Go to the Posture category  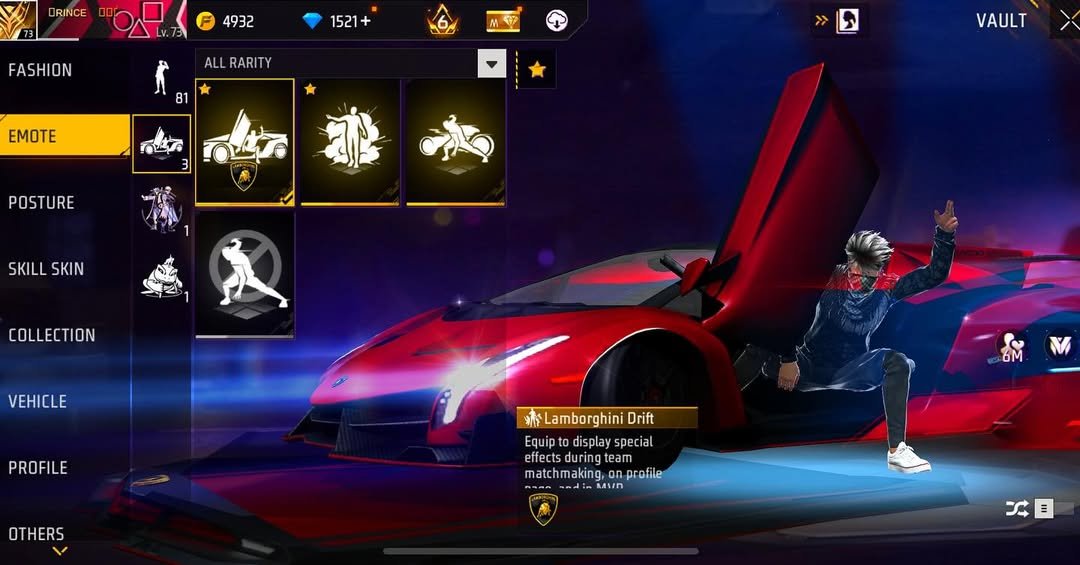pyautogui.click(x=42, y=202)
